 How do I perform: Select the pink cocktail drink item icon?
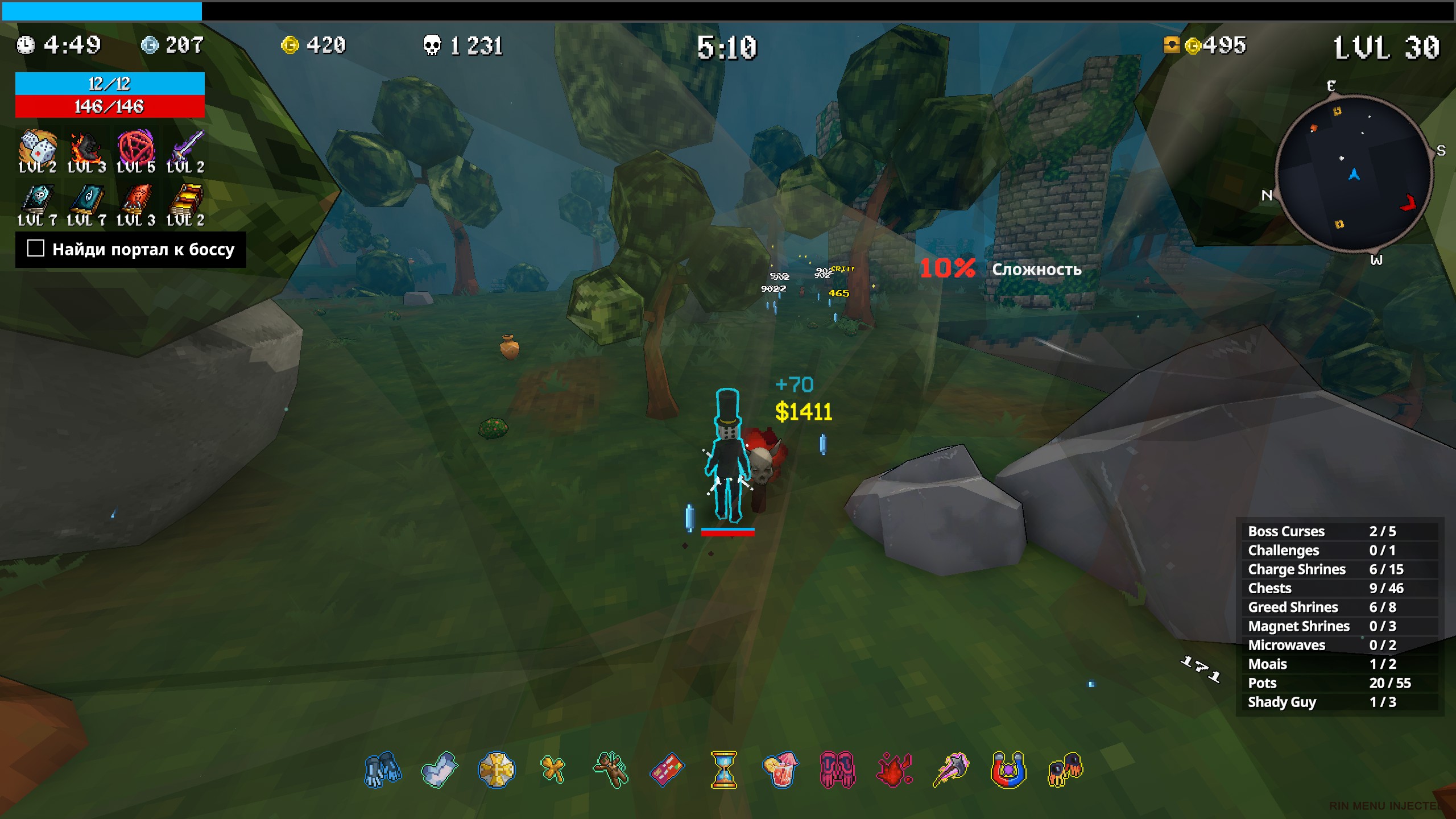click(x=781, y=770)
